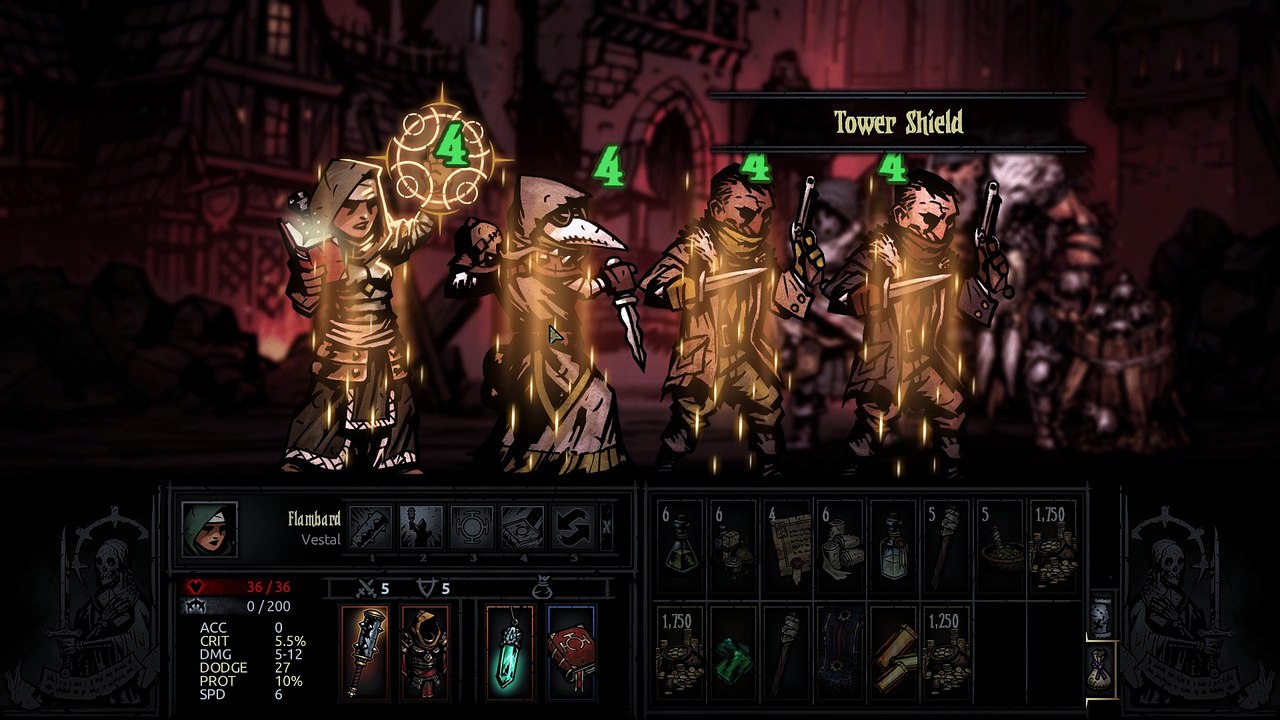Select the holy book skill
This screenshot has height=720, width=1280.
pyautogui.click(x=522, y=528)
